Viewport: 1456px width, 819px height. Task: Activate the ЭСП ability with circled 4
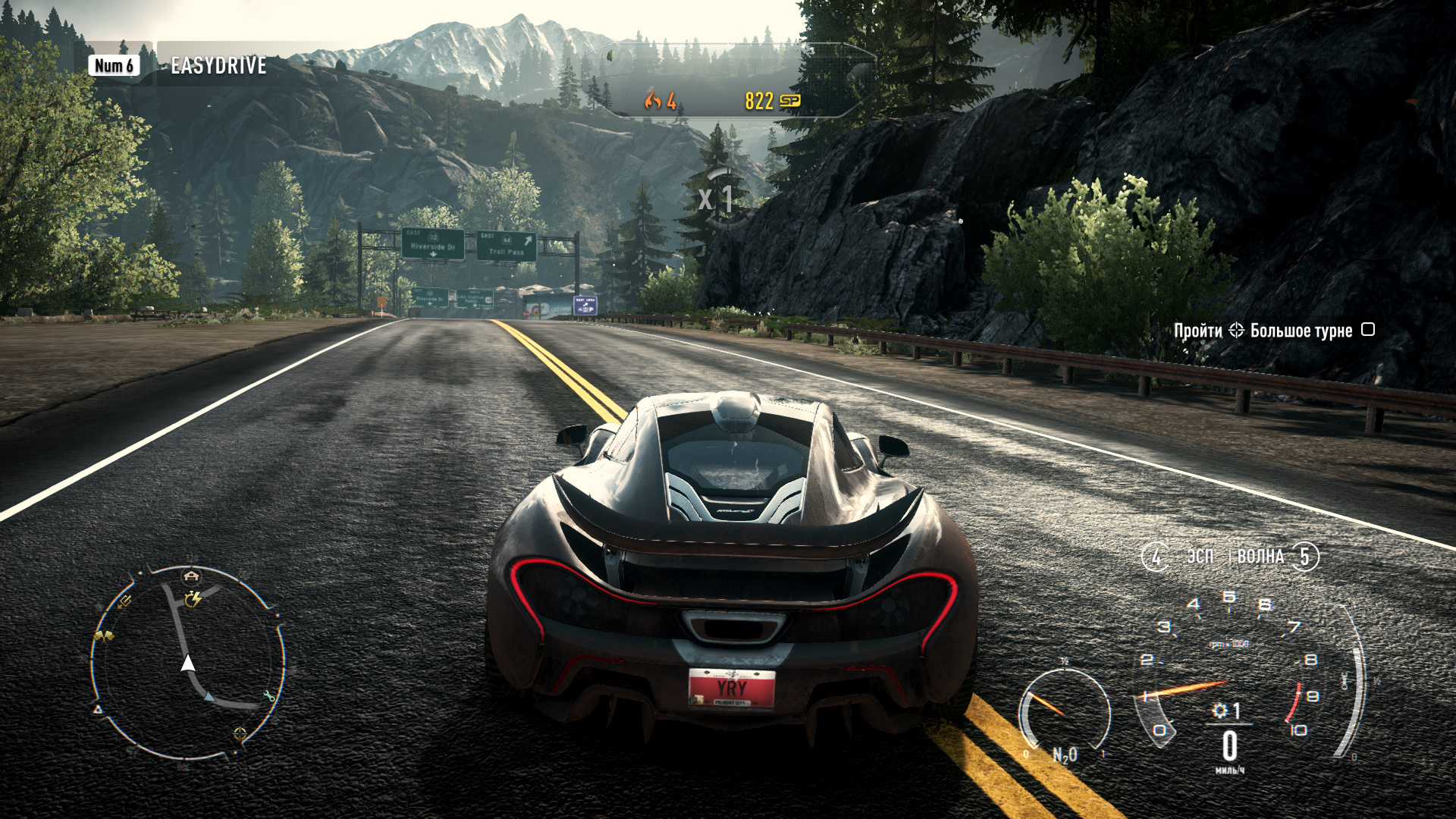[x=1156, y=556]
